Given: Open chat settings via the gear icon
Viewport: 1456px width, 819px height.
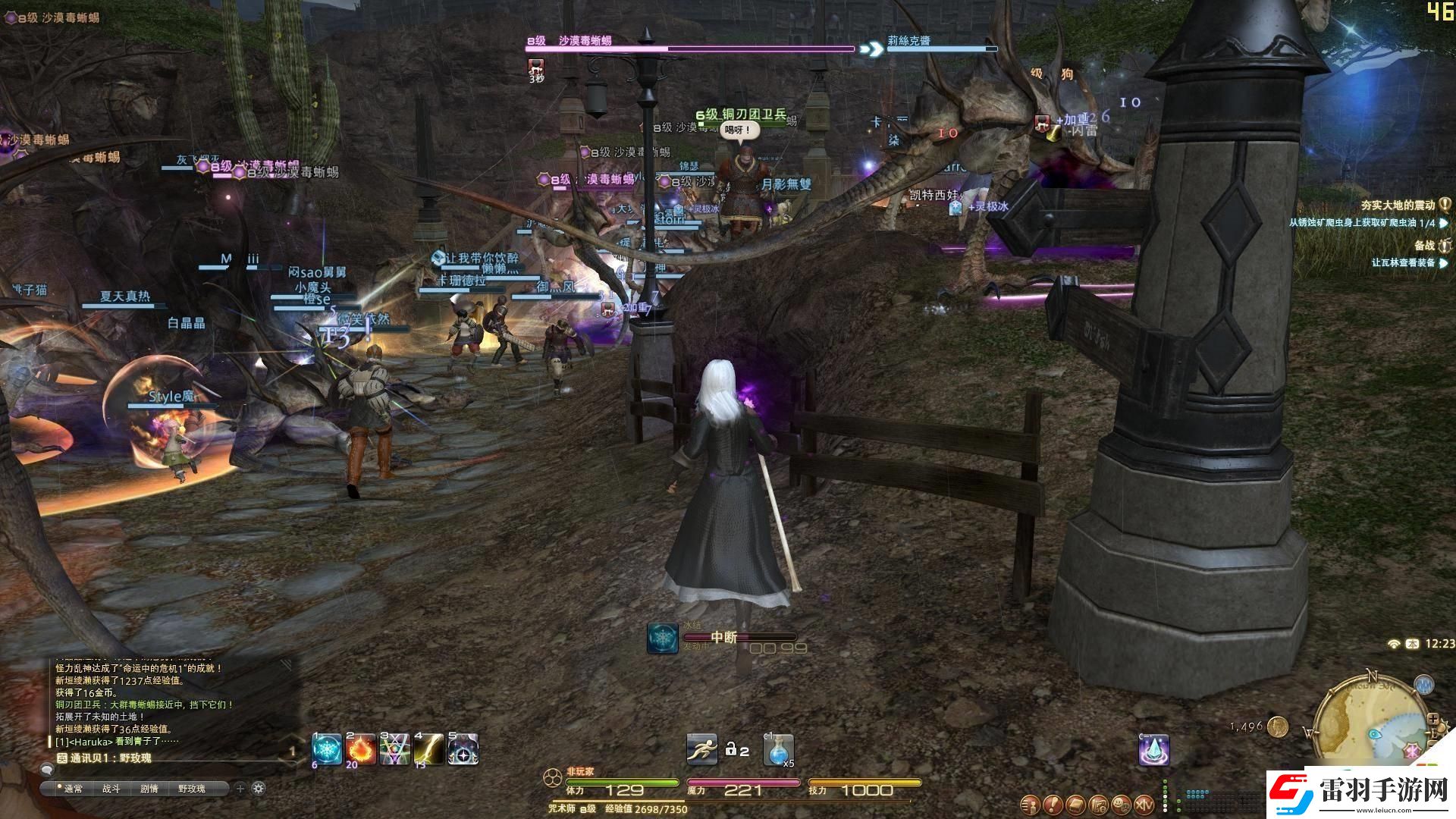Looking at the screenshot, I should pyautogui.click(x=258, y=787).
